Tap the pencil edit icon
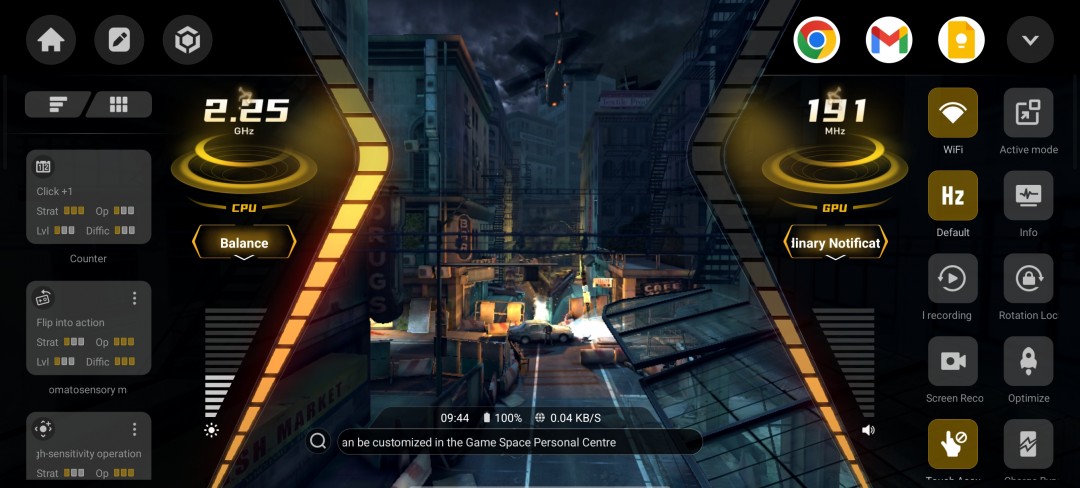The width and height of the screenshot is (1080, 488). pos(119,41)
